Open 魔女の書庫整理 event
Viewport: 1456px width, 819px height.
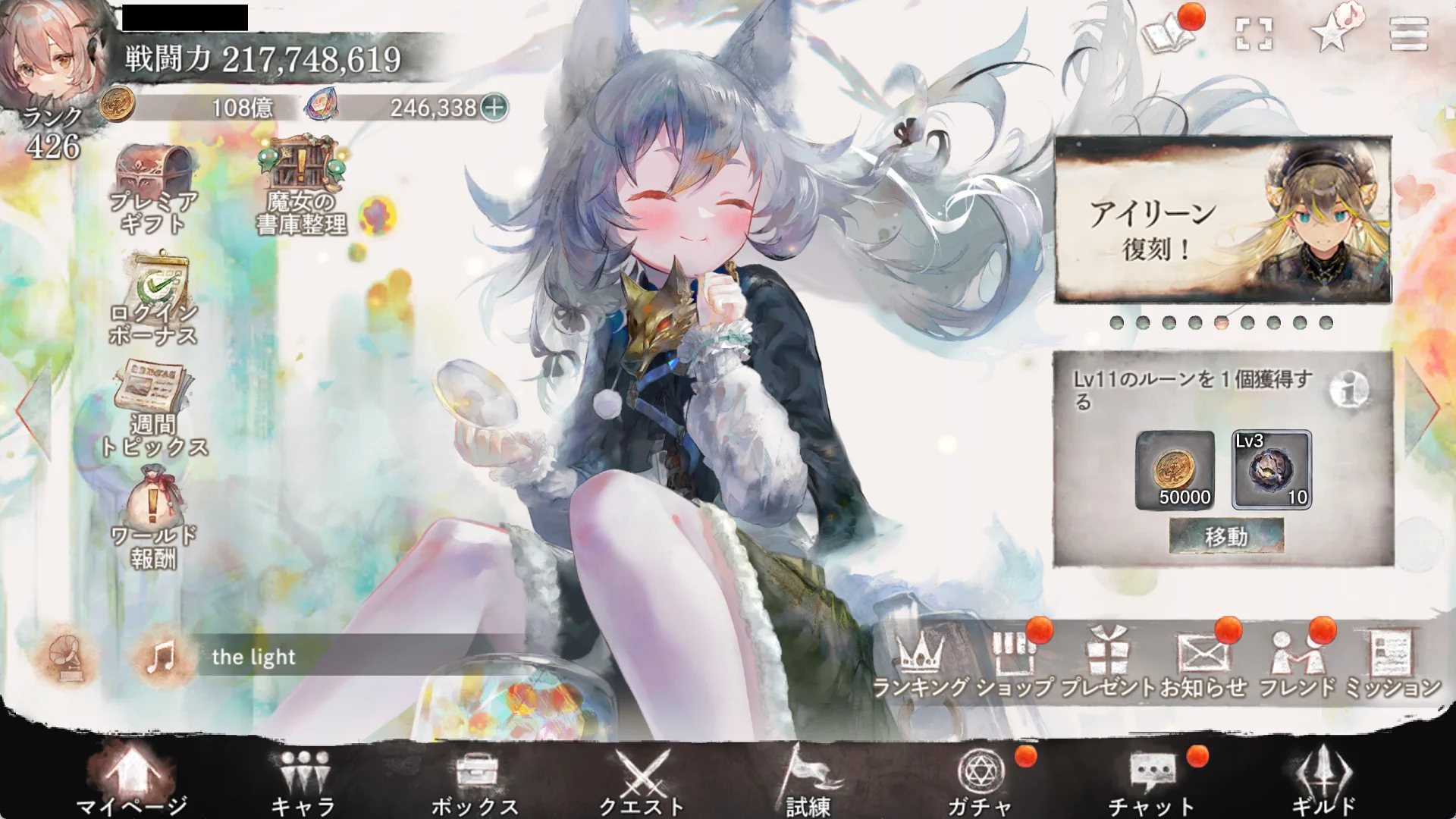[302, 186]
